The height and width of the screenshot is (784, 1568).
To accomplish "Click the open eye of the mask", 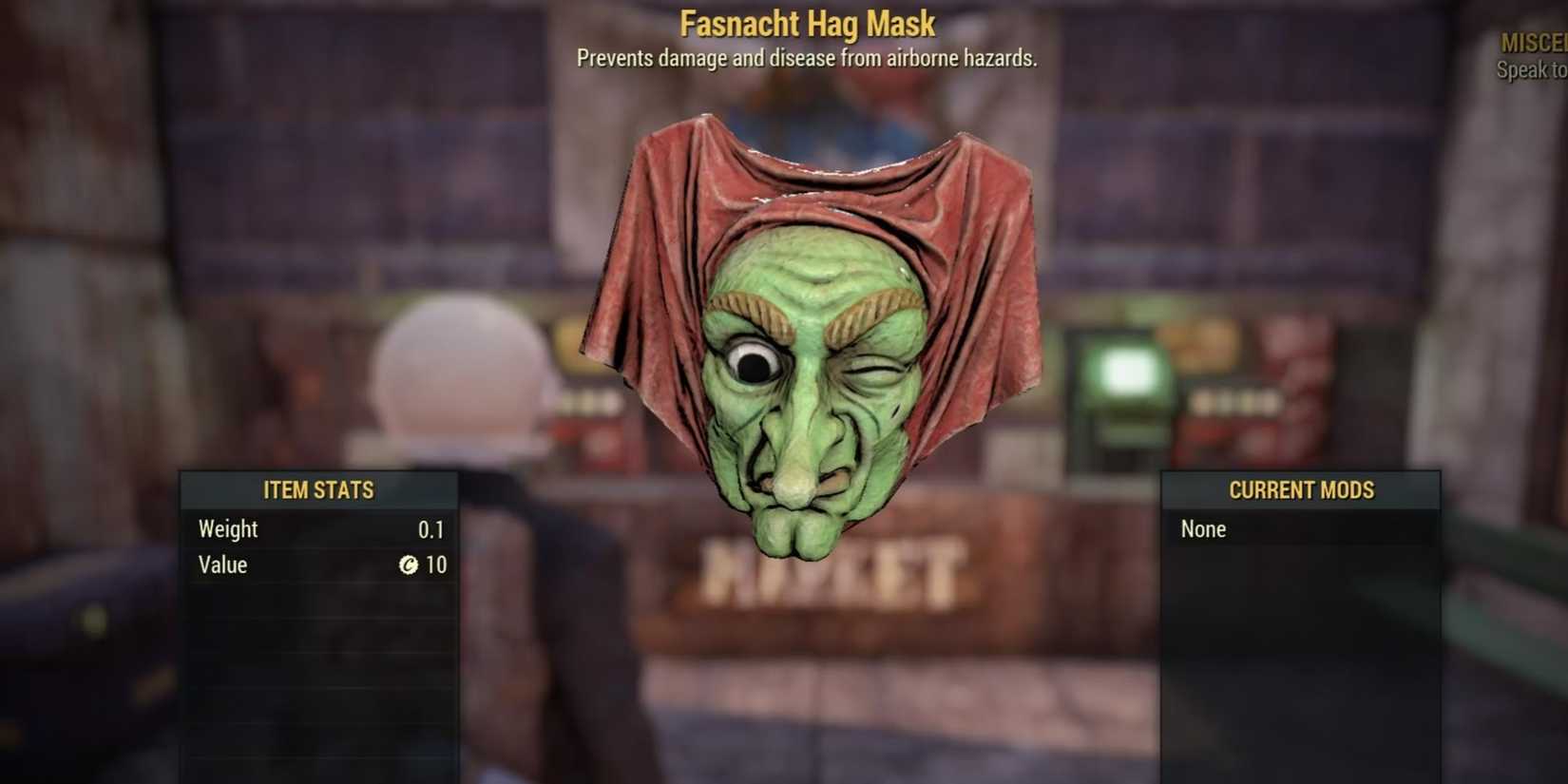I will [x=754, y=364].
